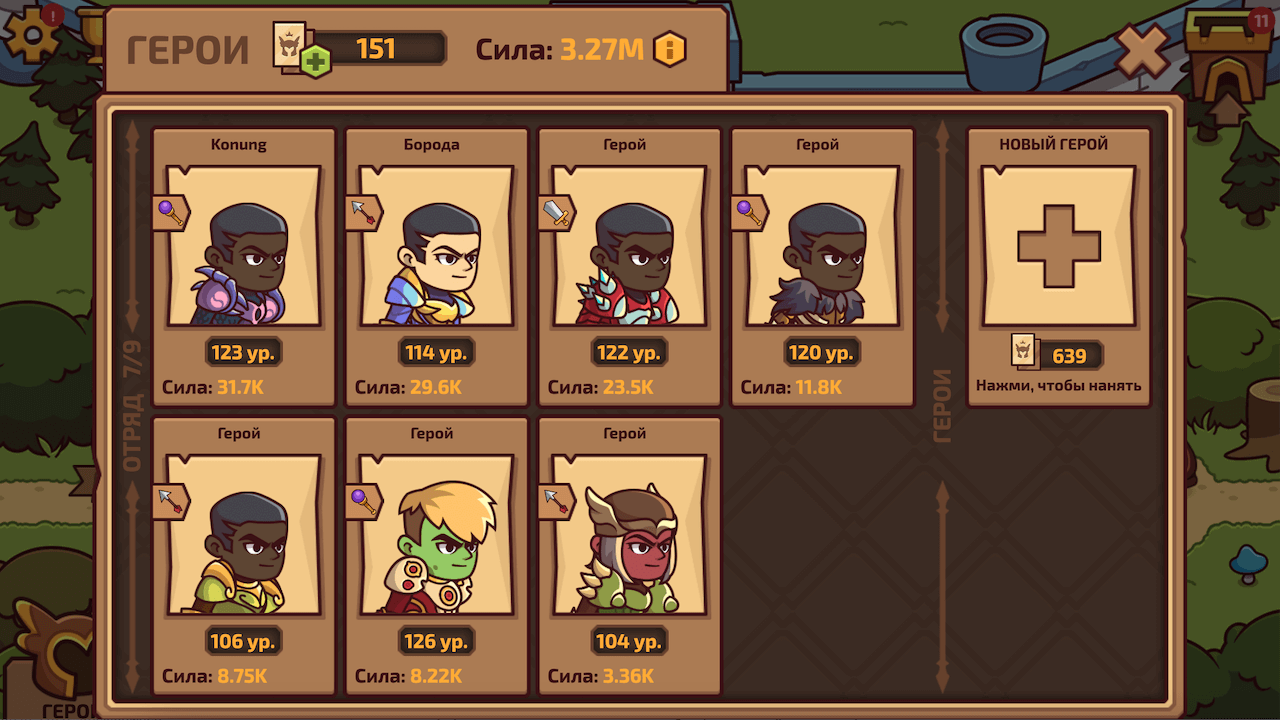Click the info icon next to Сила 3.27M

tap(668, 49)
